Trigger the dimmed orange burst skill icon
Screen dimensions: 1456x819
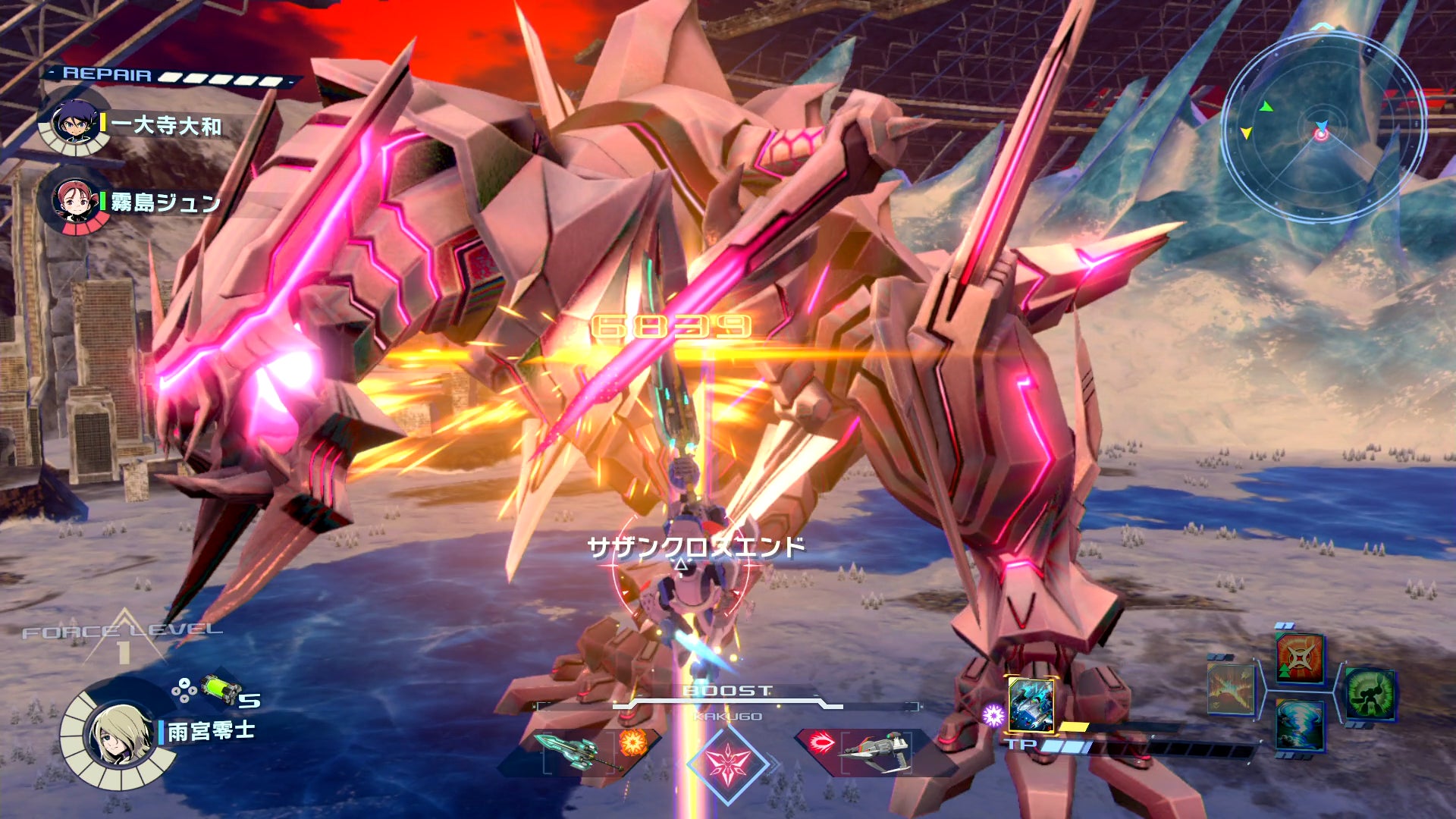[x=1230, y=689]
